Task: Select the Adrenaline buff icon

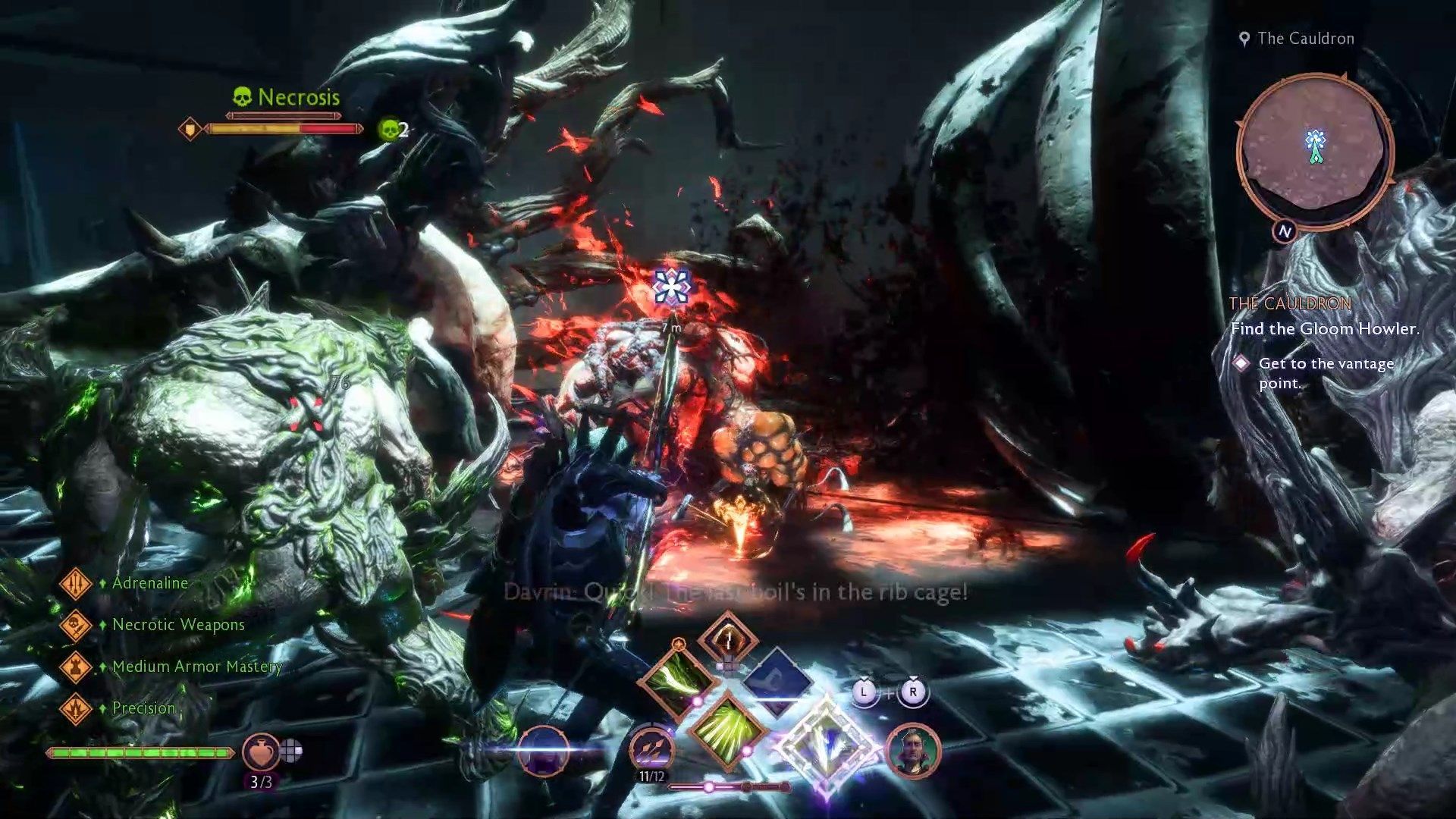Action: 75,583
